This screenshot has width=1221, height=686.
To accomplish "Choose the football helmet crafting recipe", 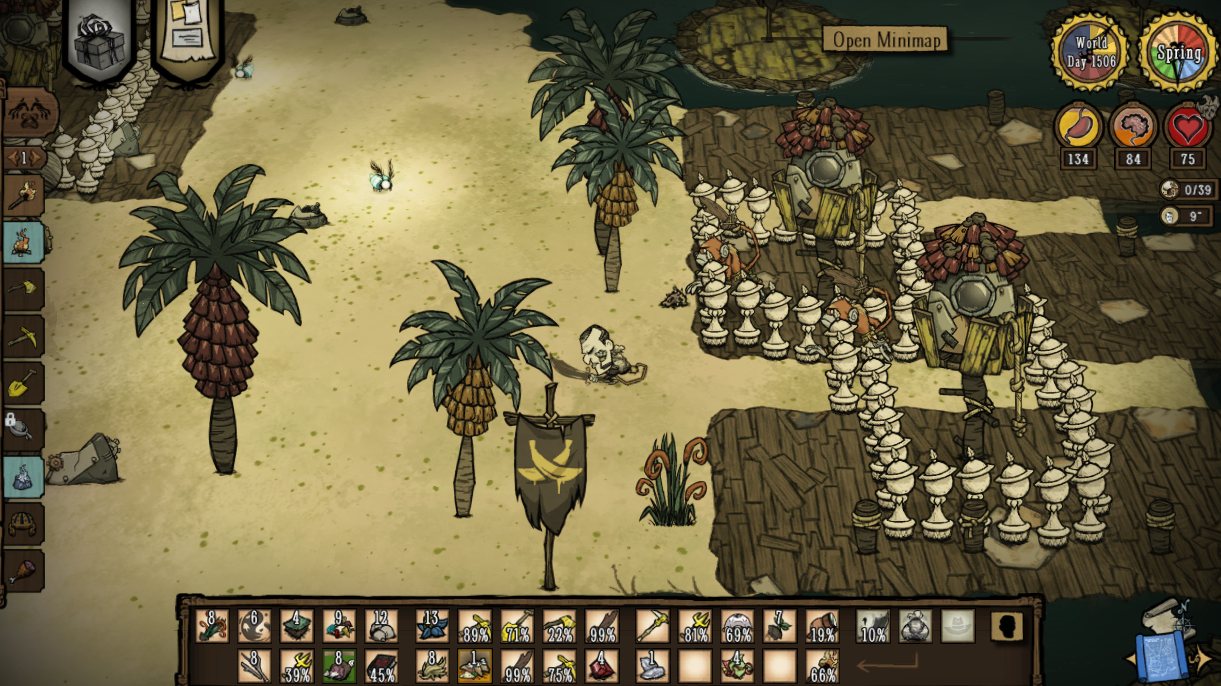I will pyautogui.click(x=23, y=523).
